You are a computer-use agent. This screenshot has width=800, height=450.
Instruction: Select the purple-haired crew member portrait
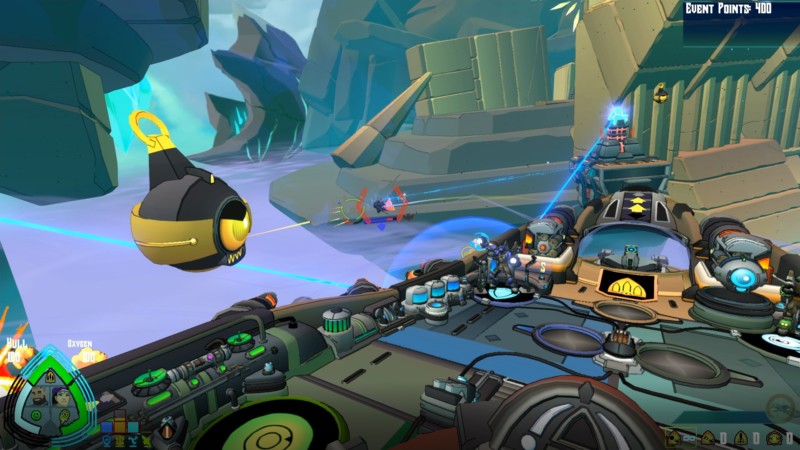coord(61,398)
